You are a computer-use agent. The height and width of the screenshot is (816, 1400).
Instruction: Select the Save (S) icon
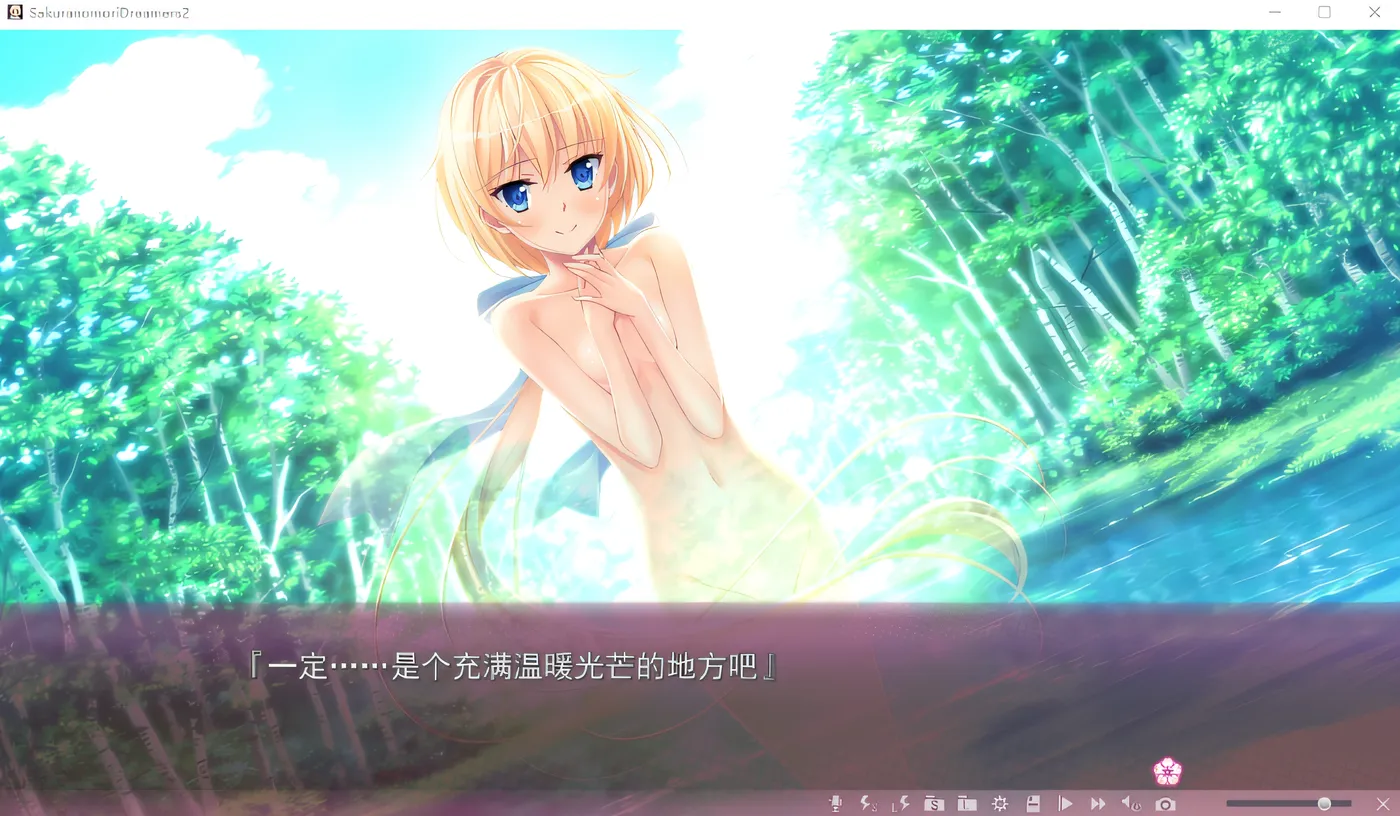tap(934, 803)
